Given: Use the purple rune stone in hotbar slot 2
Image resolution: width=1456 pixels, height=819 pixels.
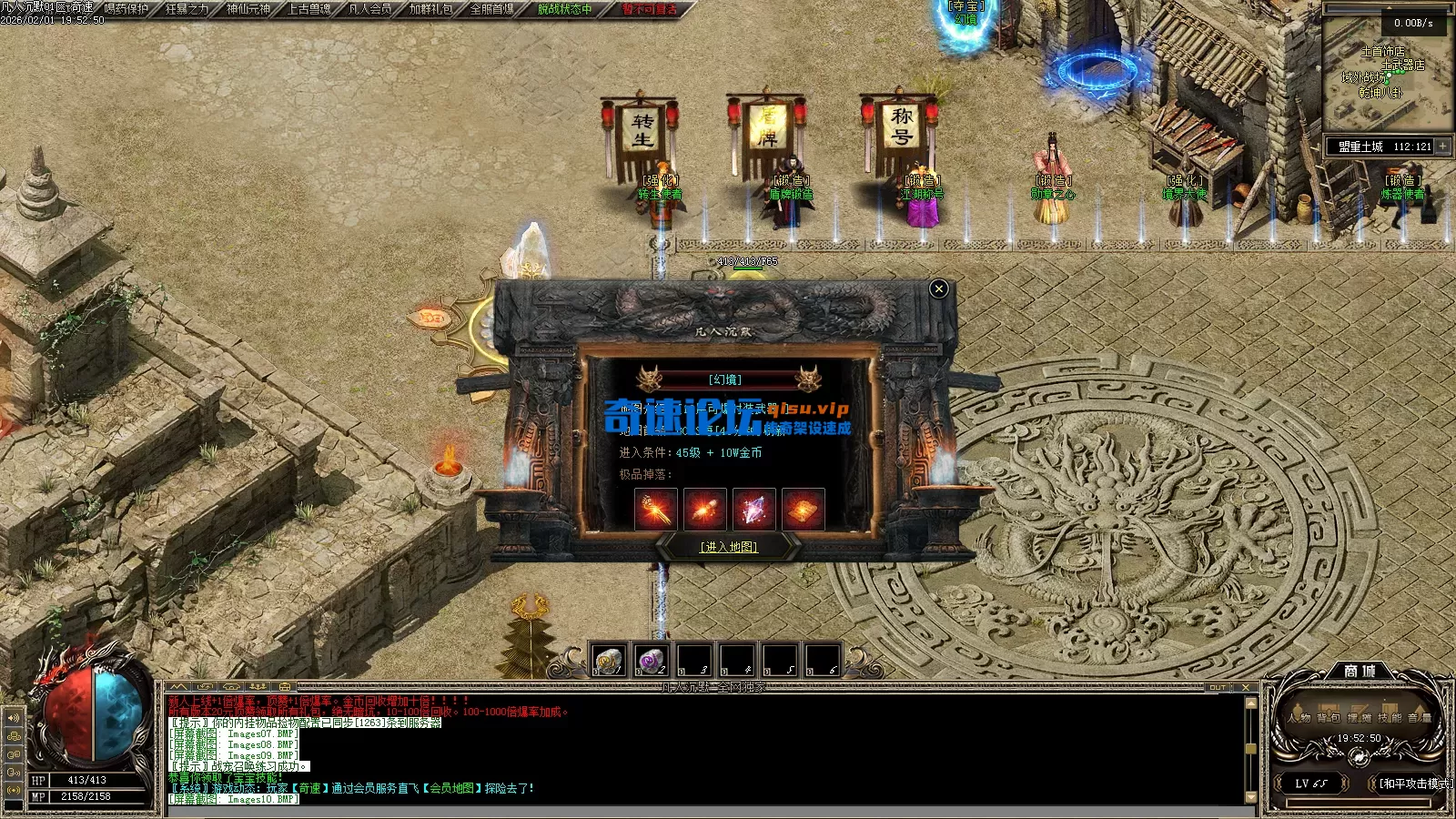Looking at the screenshot, I should 651,659.
